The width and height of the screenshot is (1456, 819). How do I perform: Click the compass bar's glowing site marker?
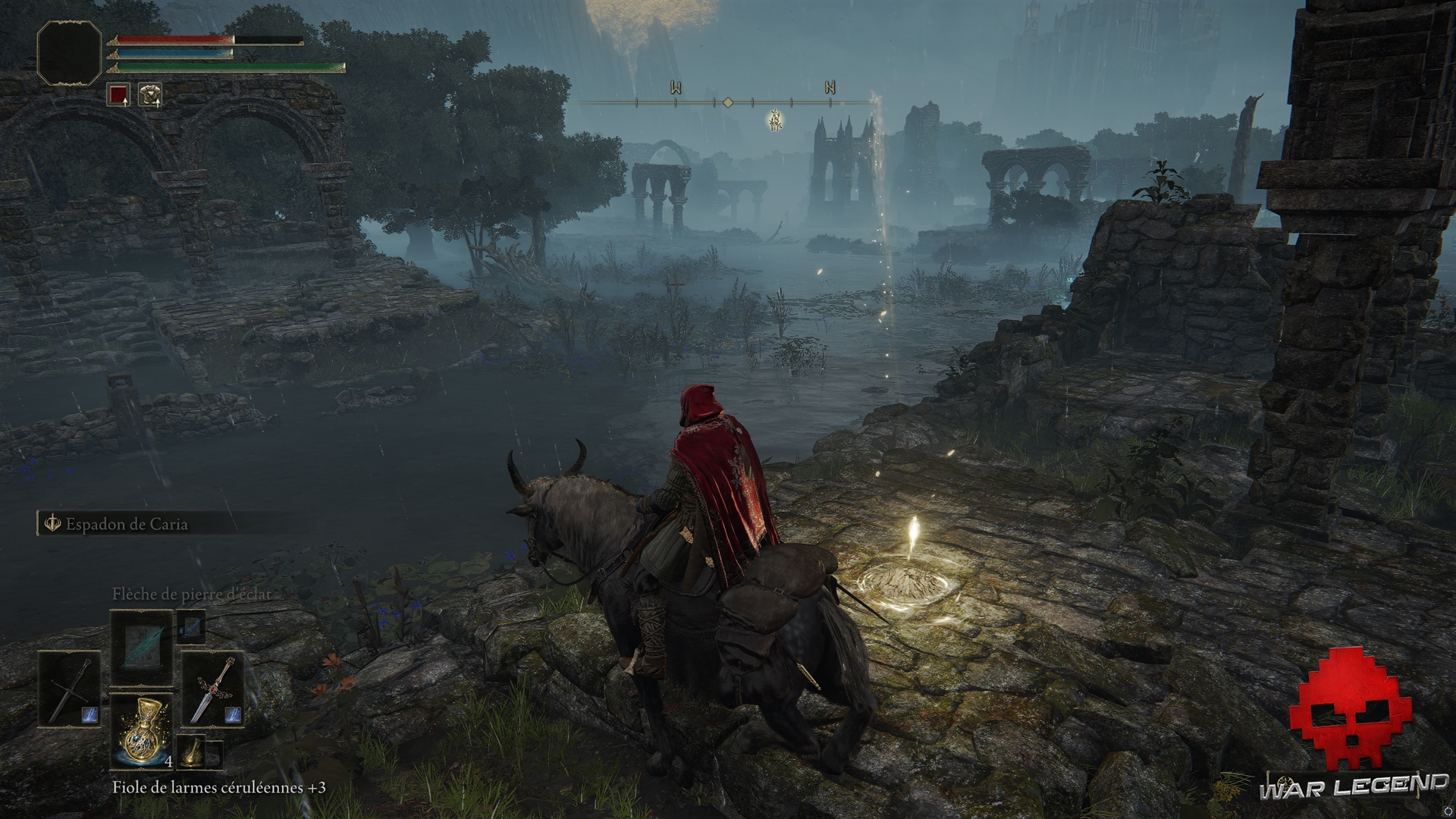click(x=775, y=120)
